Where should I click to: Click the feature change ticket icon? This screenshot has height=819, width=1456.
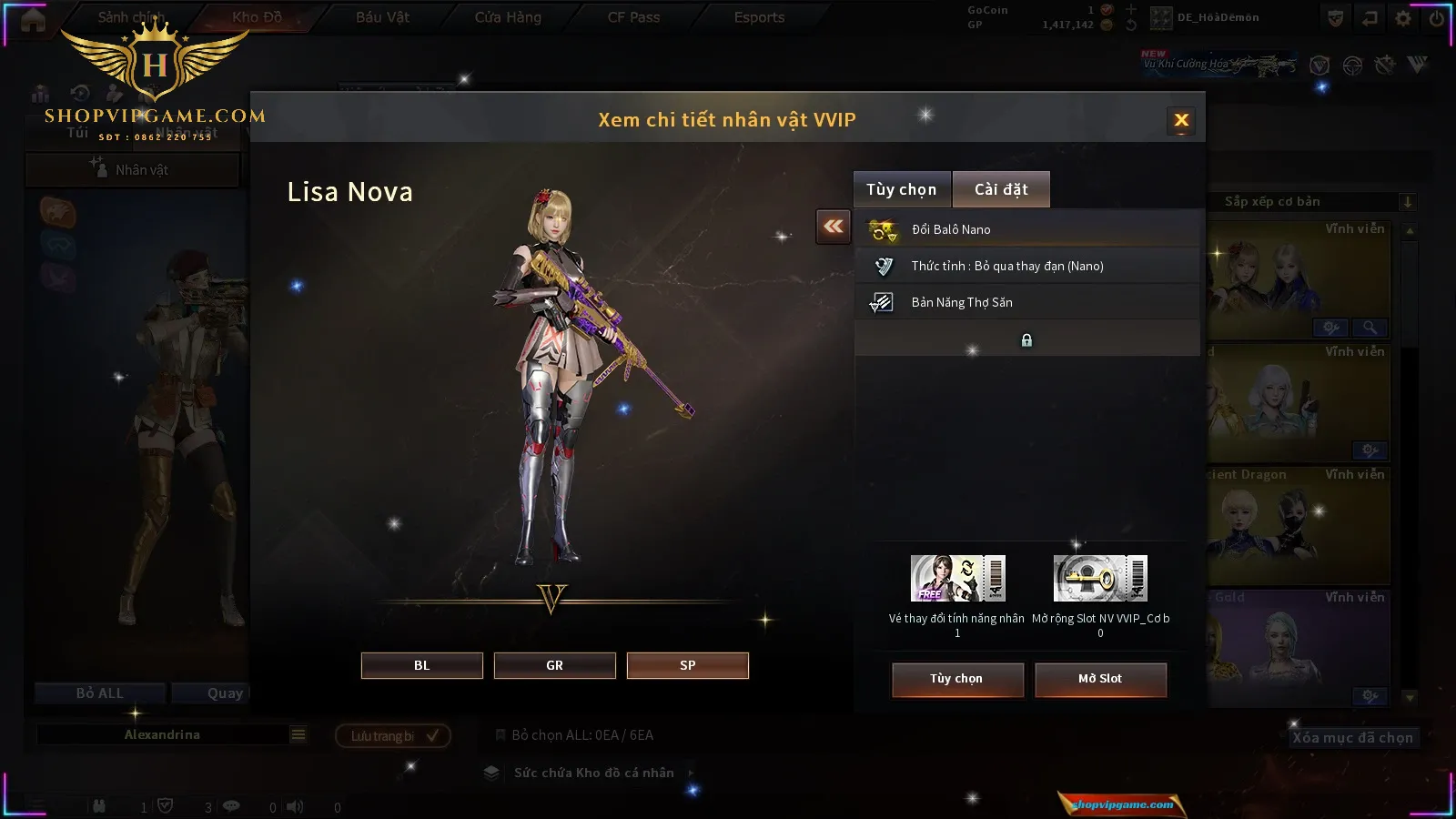tap(957, 579)
